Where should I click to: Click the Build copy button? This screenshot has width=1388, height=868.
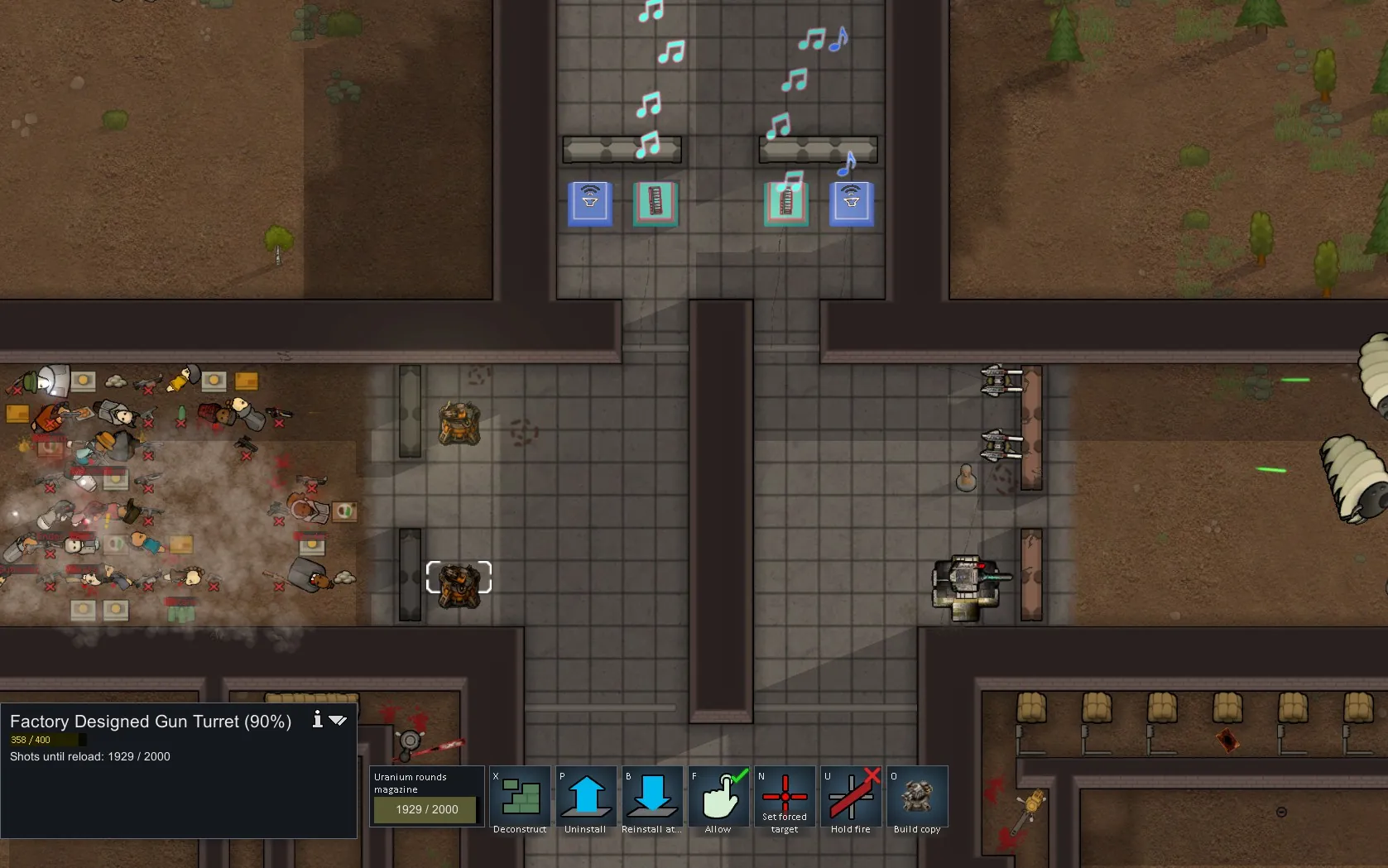pos(917,798)
